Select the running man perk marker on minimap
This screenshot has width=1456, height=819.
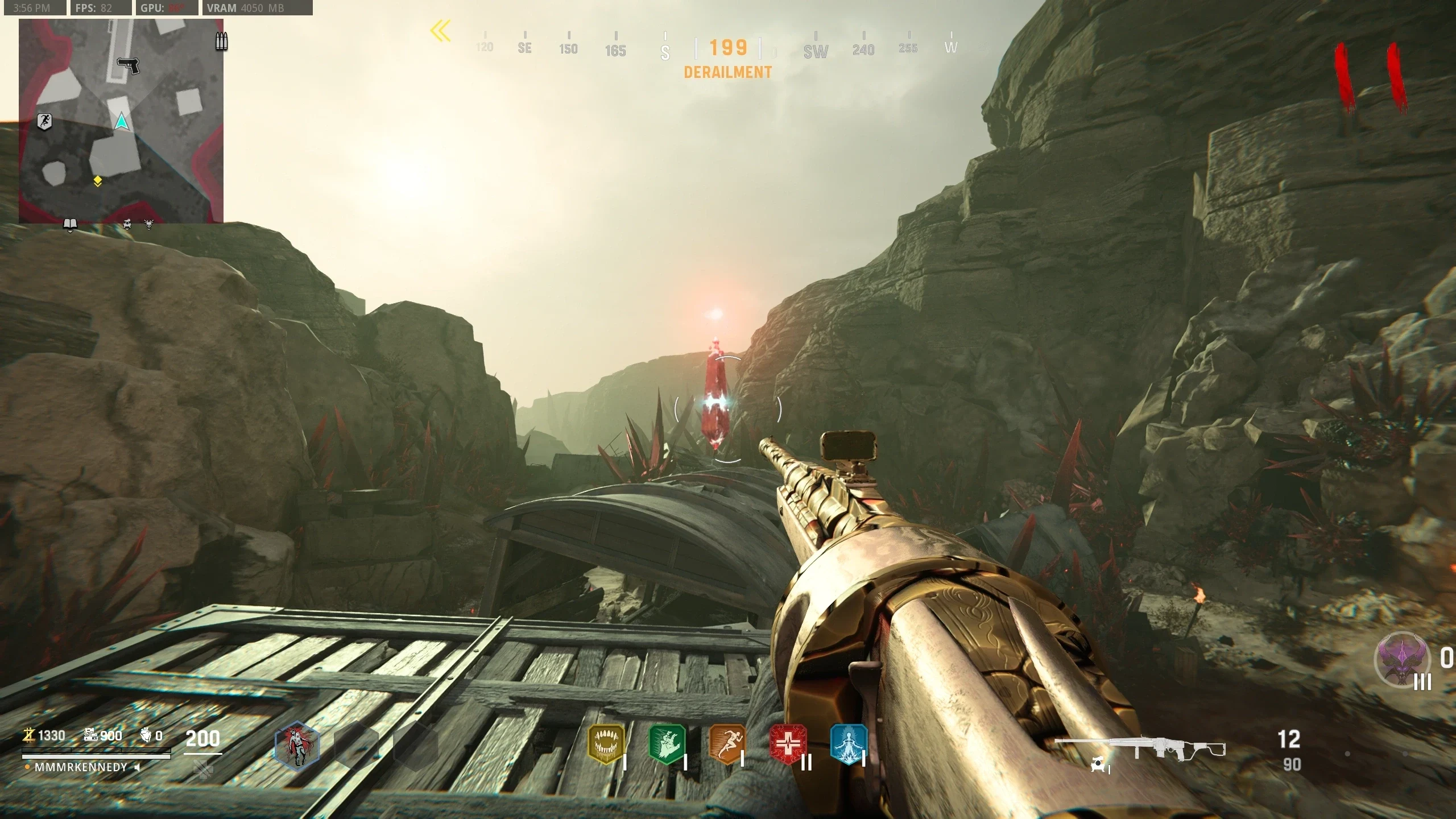45,121
